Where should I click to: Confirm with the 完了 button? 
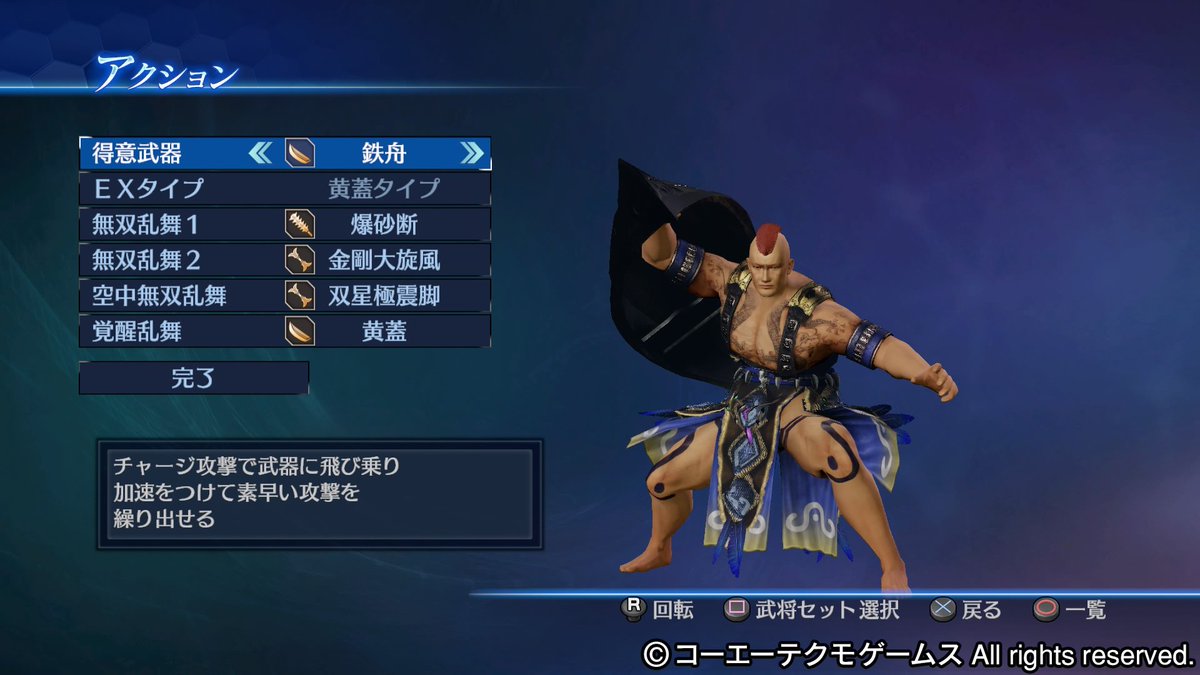(x=194, y=378)
